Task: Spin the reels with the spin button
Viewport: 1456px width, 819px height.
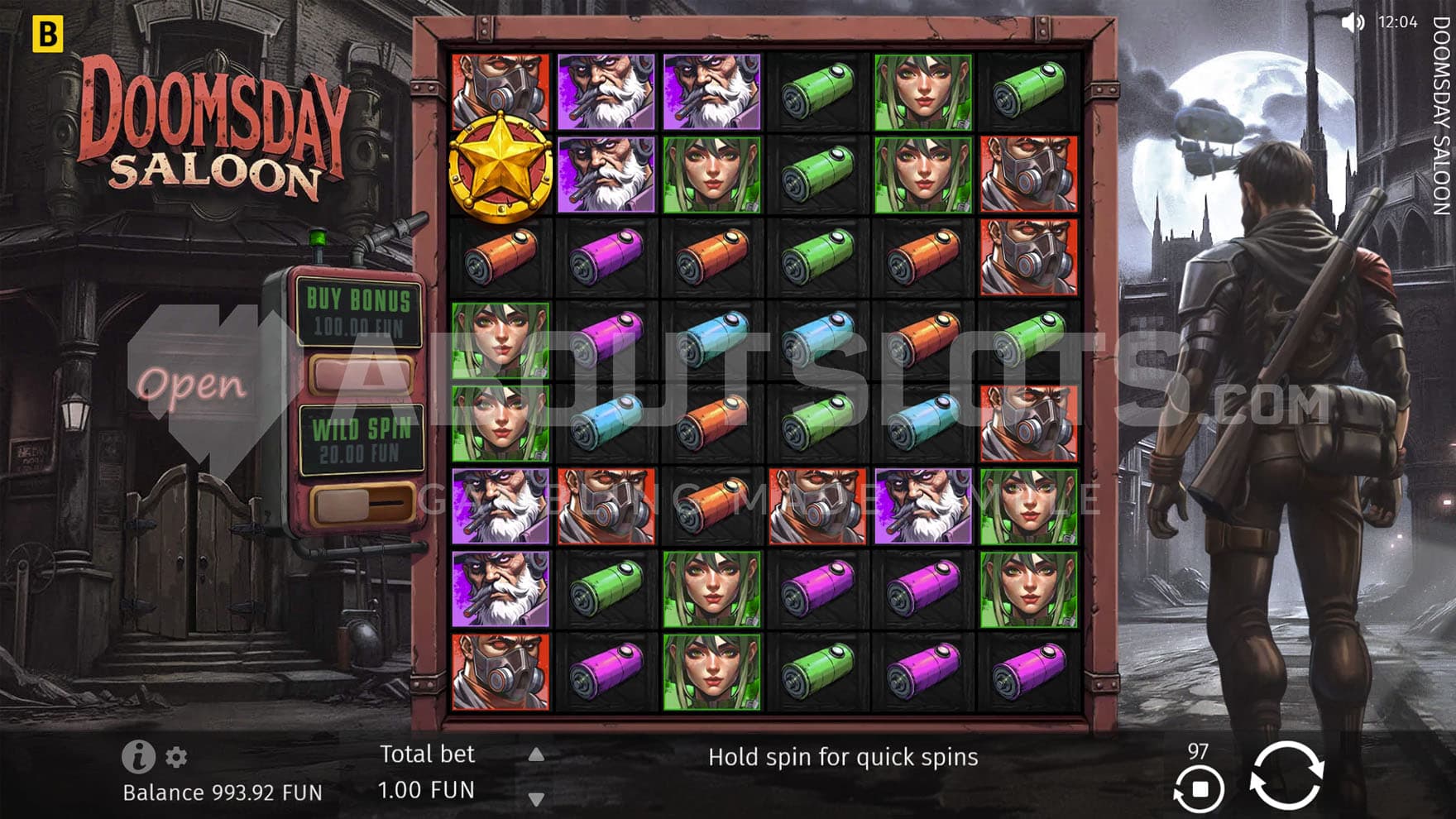Action: point(1285,776)
